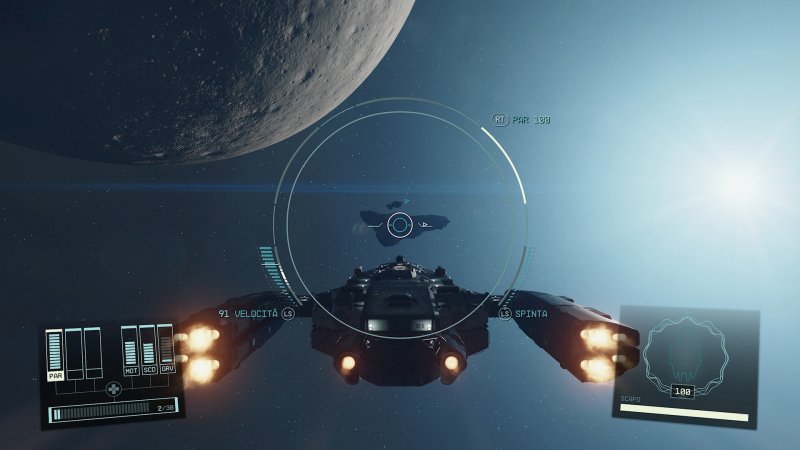Select the MOT engine power column
The height and width of the screenshot is (450, 800).
[130, 349]
